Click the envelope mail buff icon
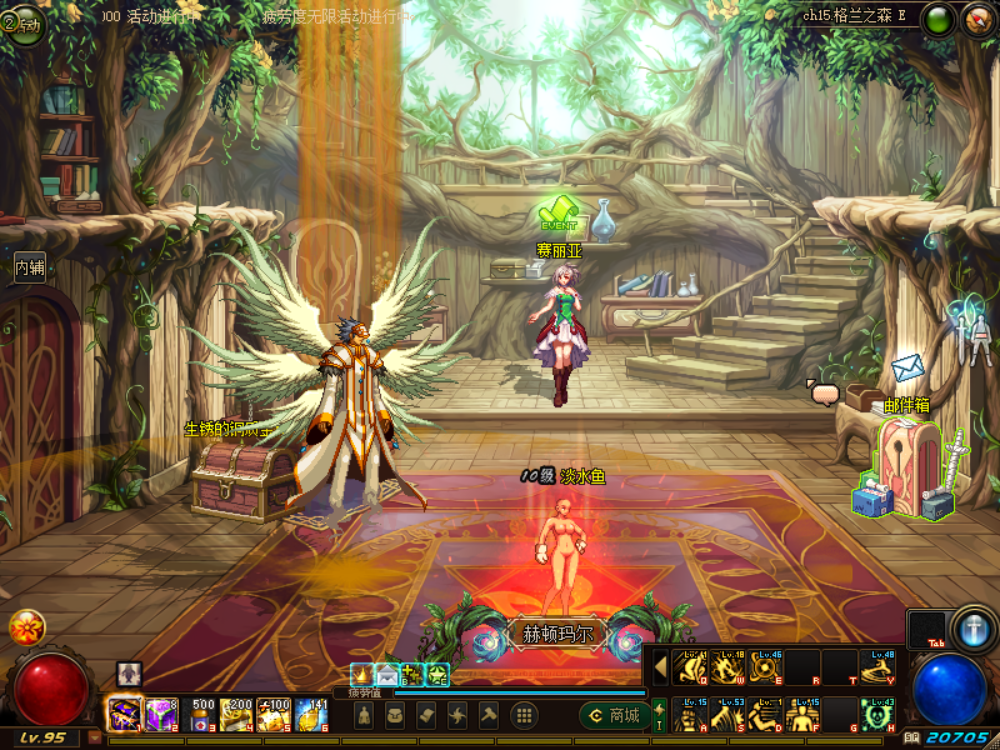Screen dimensions: 1000x750 point(387,675)
